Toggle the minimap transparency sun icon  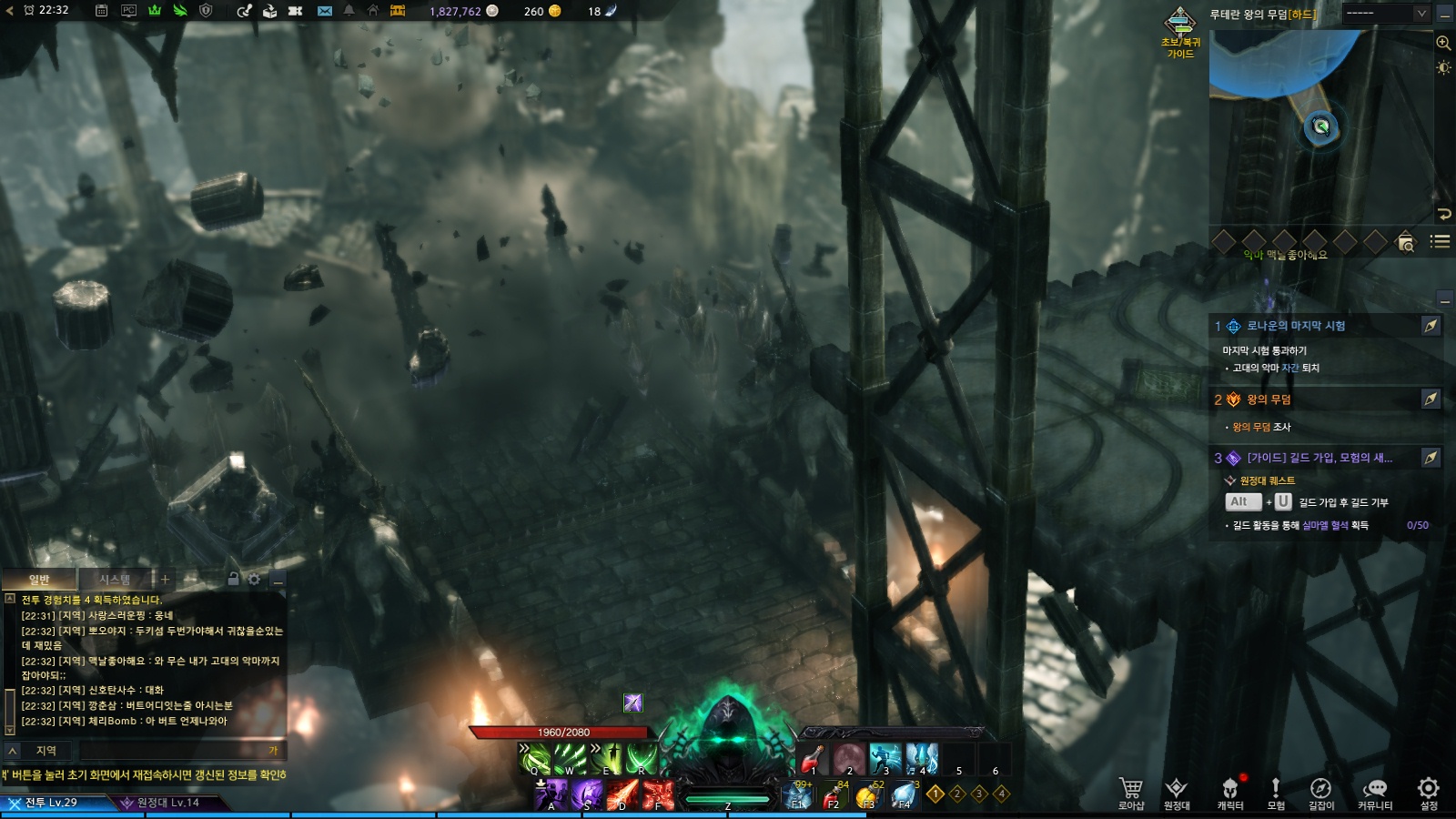[1443, 67]
